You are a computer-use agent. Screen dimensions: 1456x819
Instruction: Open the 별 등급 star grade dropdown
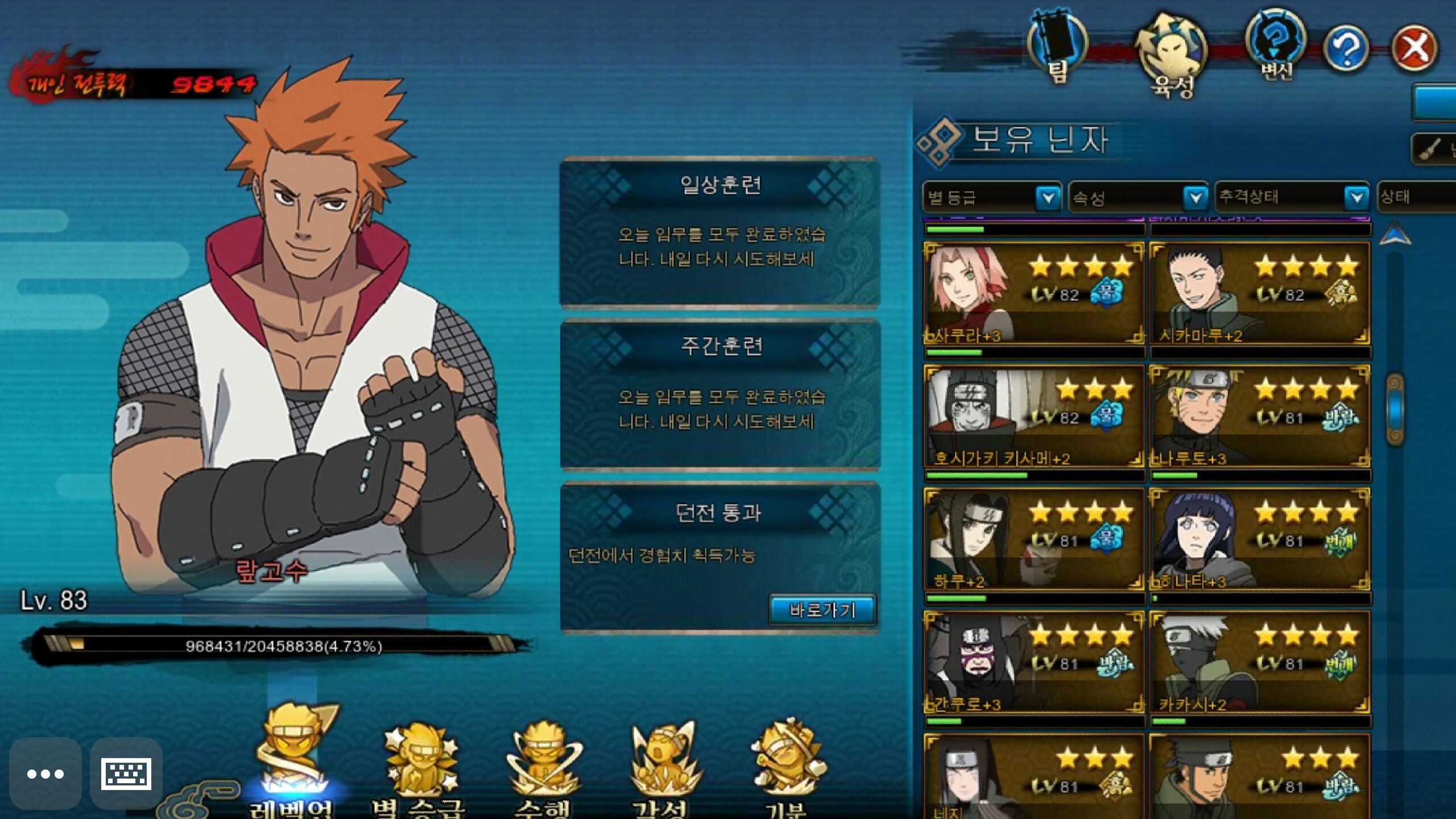point(991,198)
